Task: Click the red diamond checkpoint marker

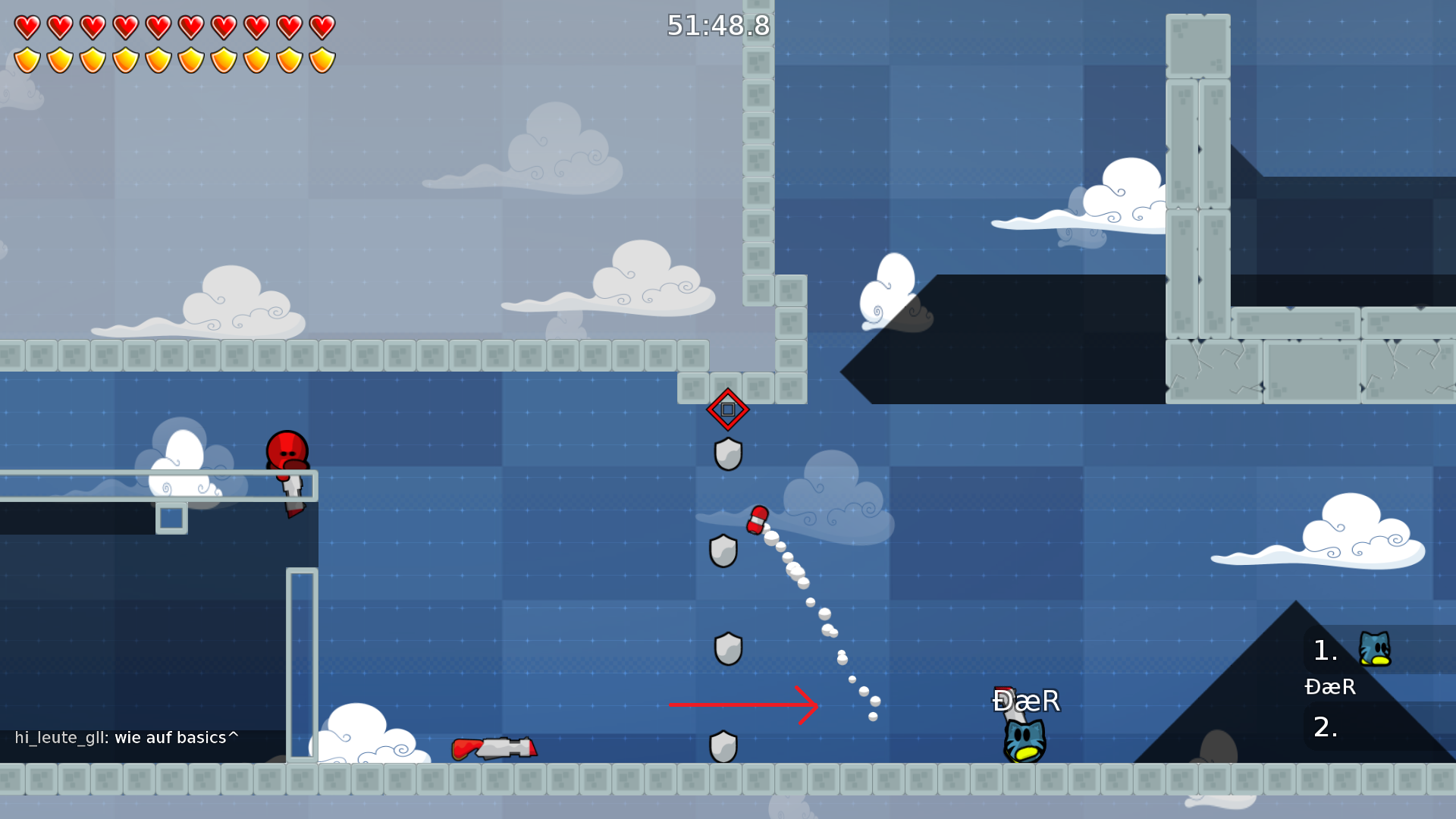Action: click(728, 409)
